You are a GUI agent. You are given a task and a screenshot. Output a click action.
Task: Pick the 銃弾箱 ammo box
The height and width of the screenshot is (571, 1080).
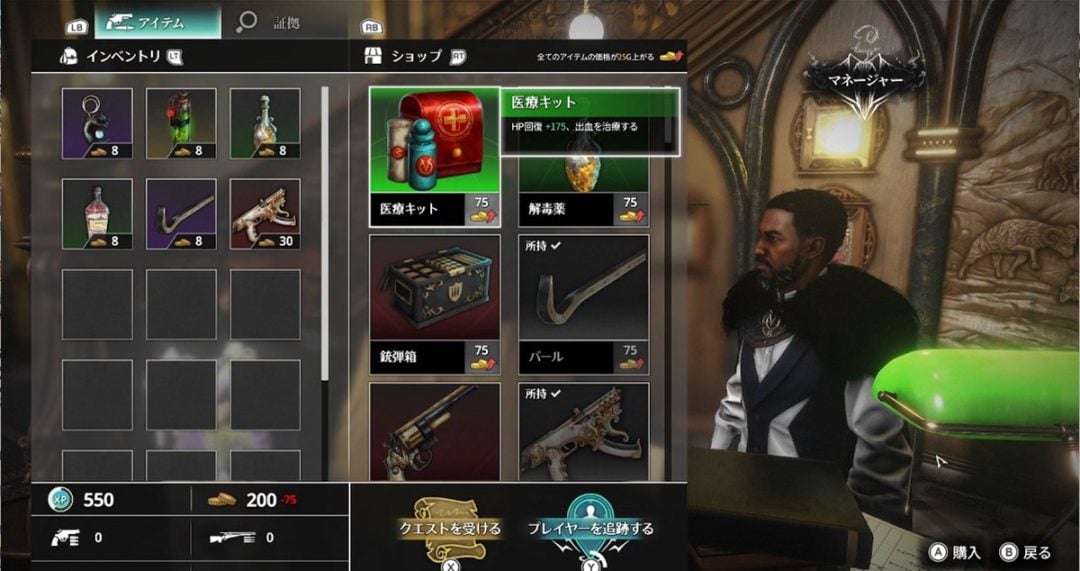tap(434, 302)
